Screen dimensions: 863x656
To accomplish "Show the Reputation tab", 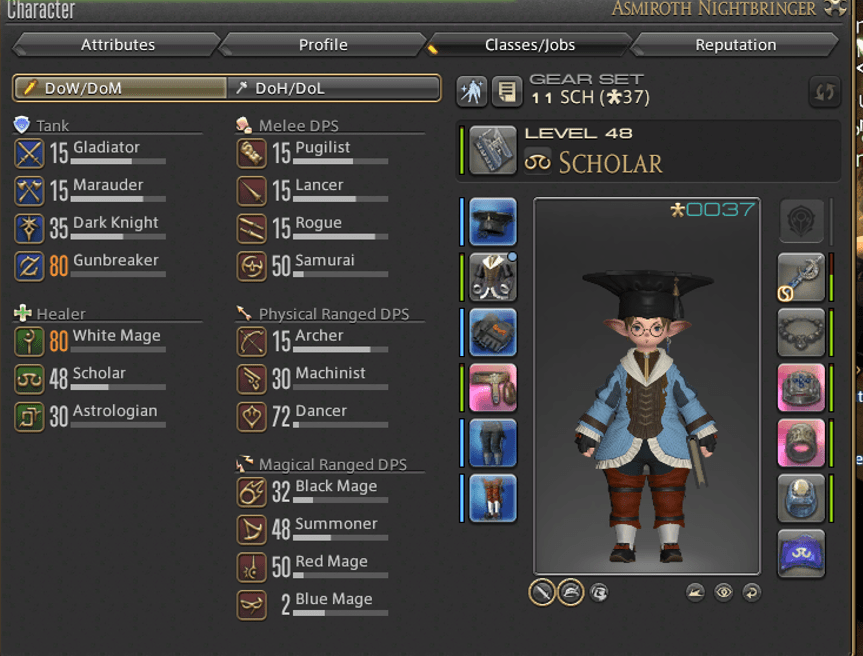I will pyautogui.click(x=735, y=45).
